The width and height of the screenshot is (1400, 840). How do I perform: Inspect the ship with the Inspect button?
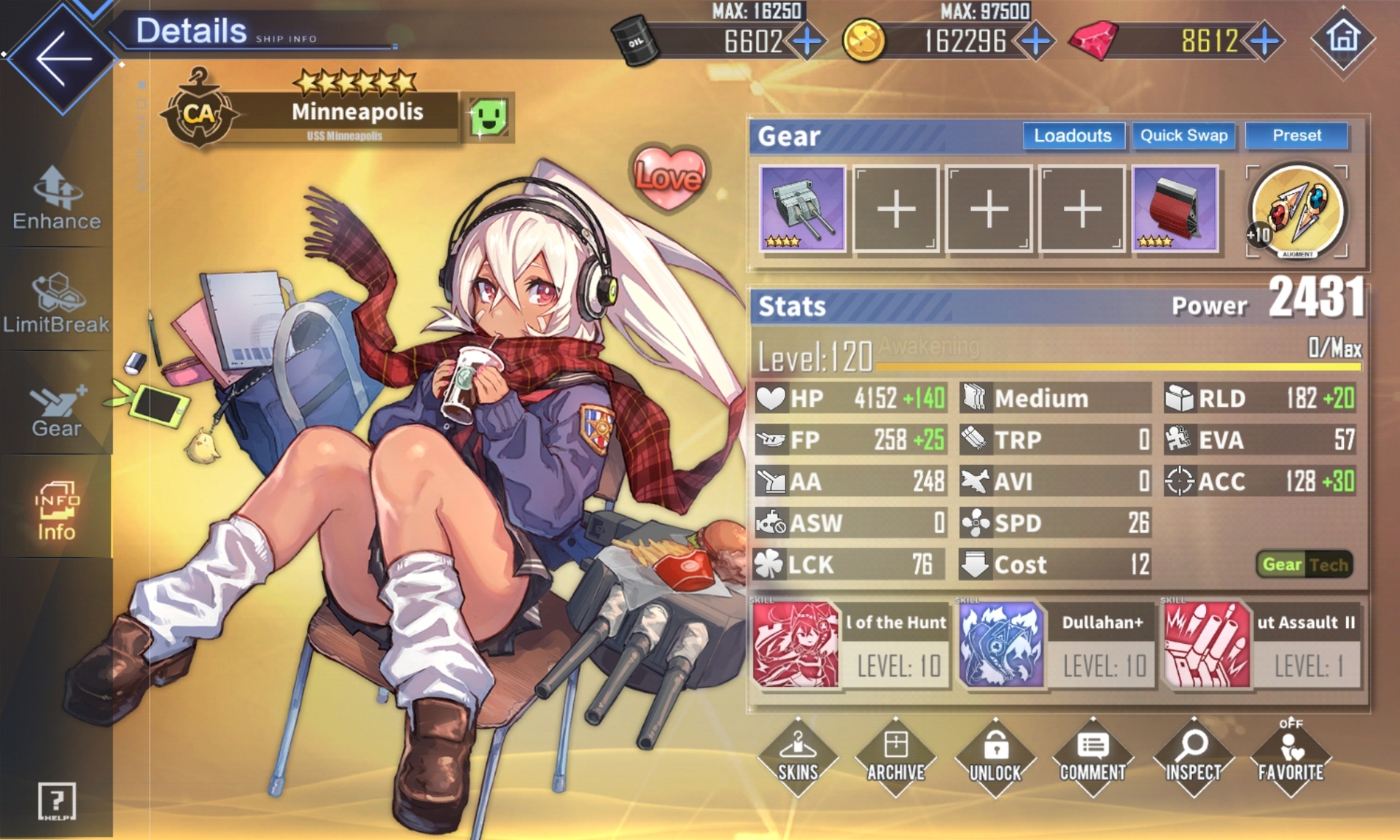click(x=1193, y=758)
